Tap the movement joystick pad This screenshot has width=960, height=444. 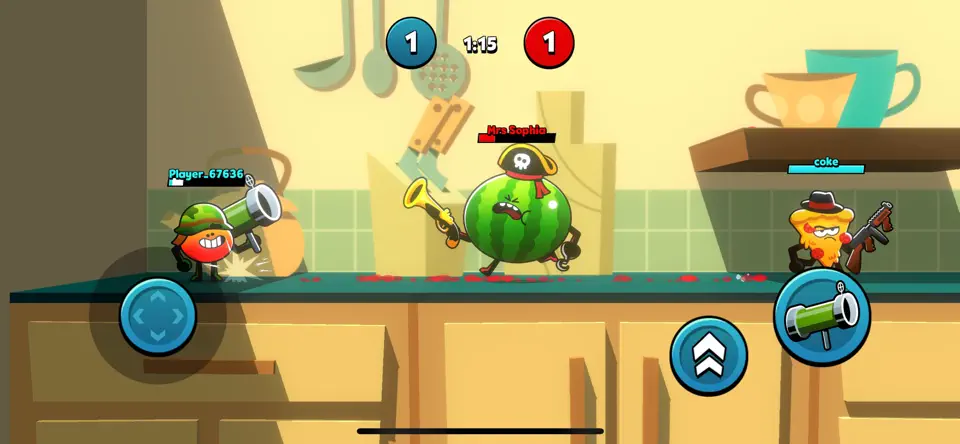[158, 316]
